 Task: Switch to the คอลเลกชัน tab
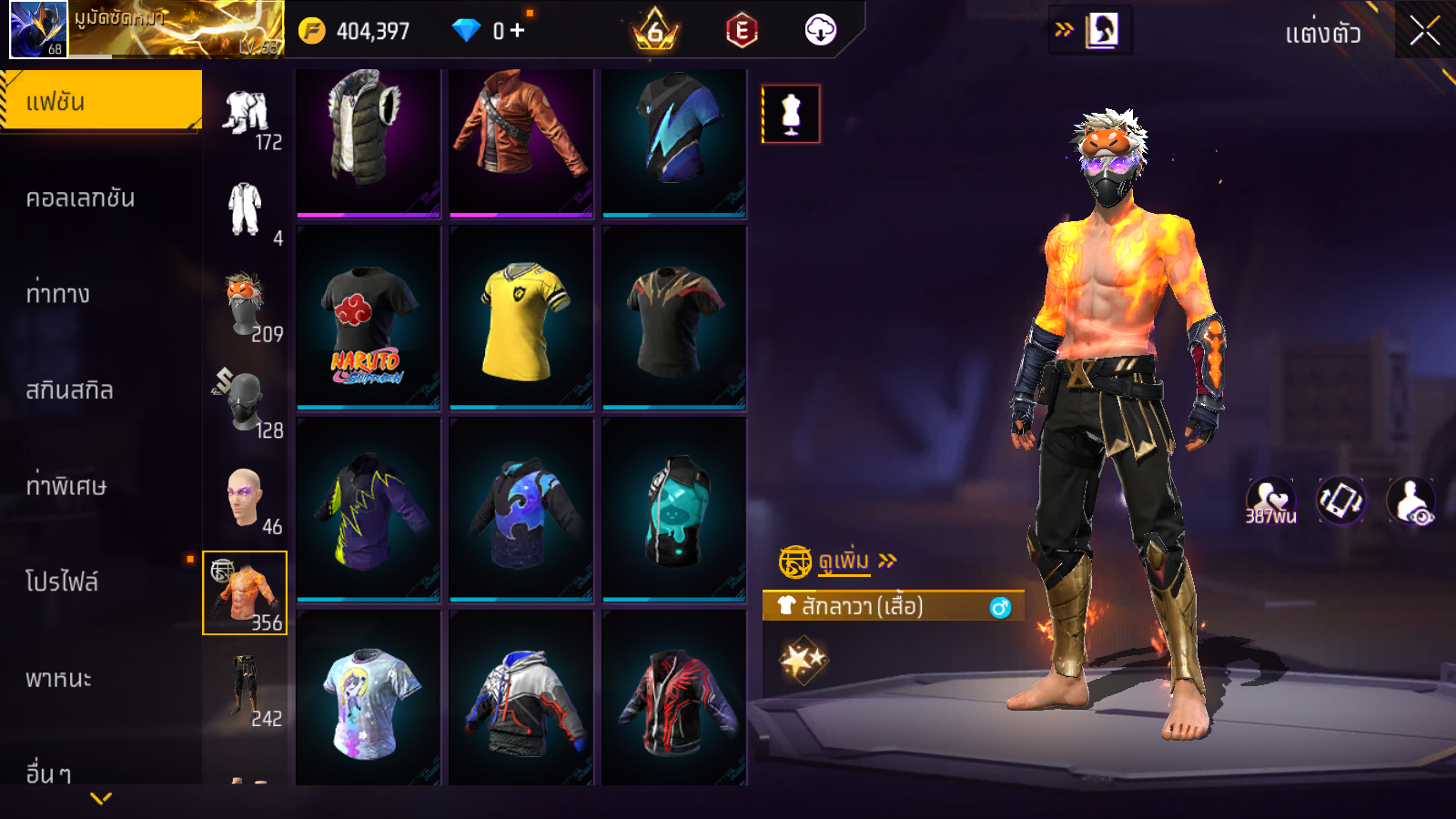[80, 198]
